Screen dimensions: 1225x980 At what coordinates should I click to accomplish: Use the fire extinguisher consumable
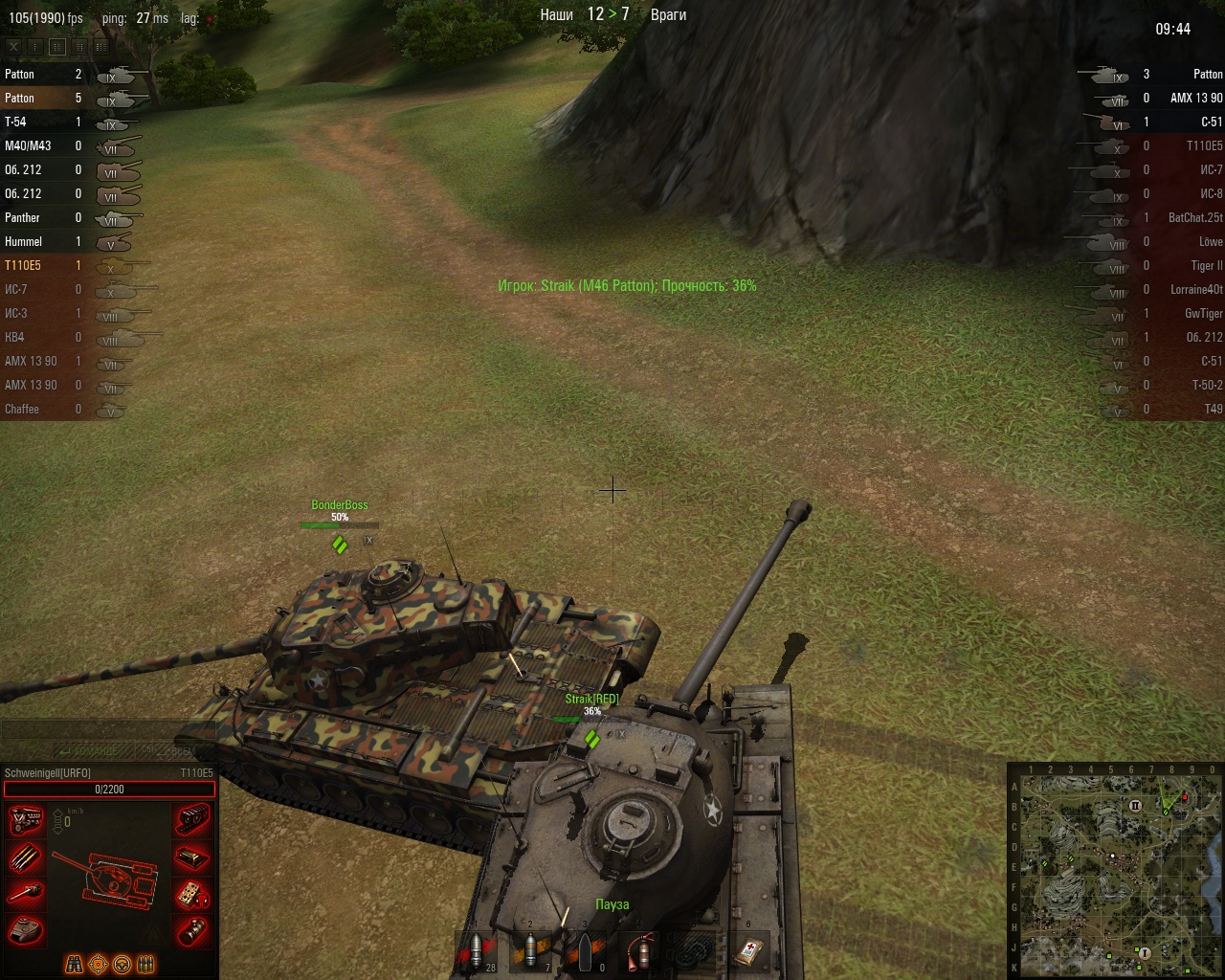pos(640,951)
